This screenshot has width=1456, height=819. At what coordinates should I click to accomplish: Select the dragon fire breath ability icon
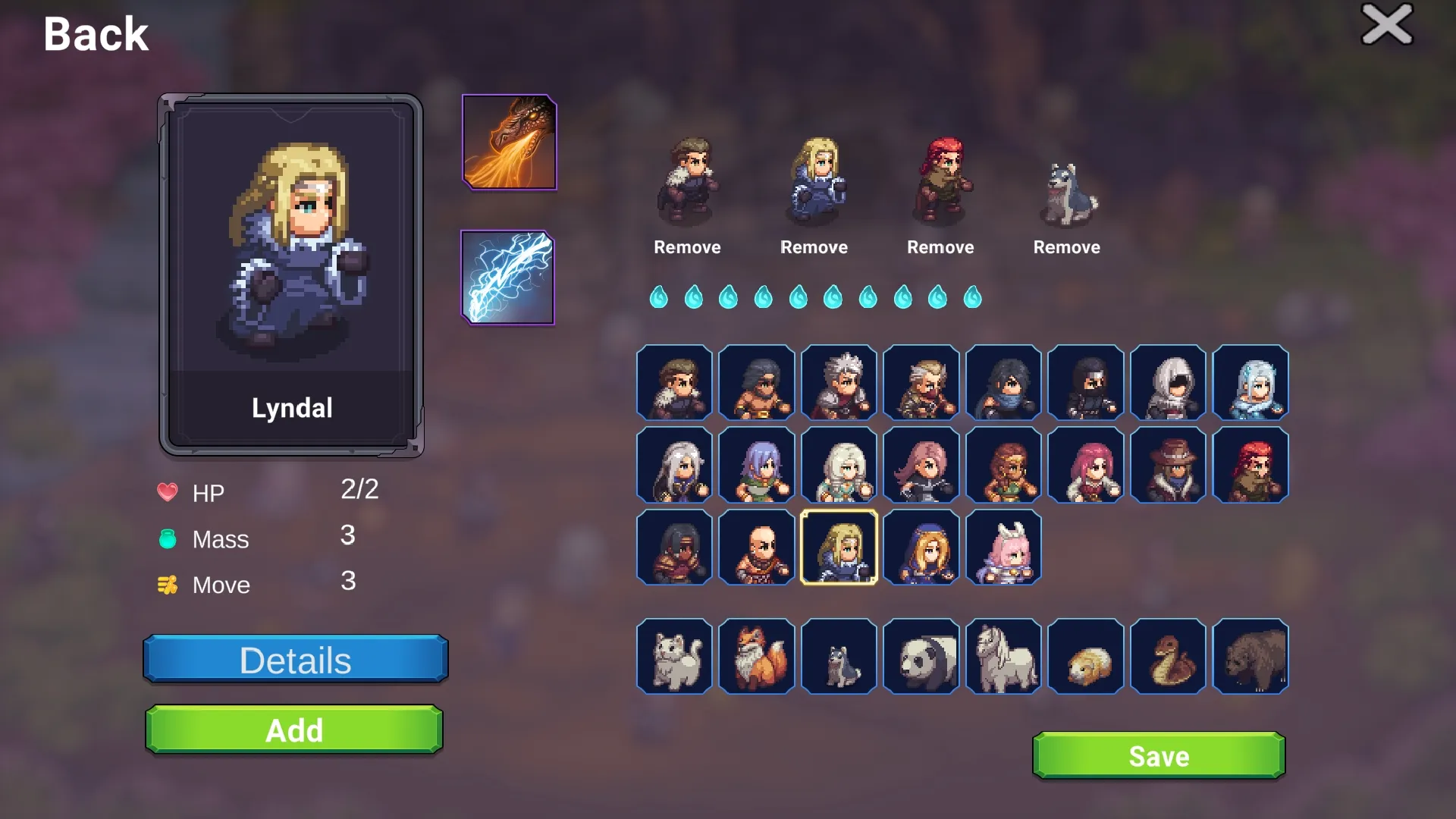pos(509,142)
